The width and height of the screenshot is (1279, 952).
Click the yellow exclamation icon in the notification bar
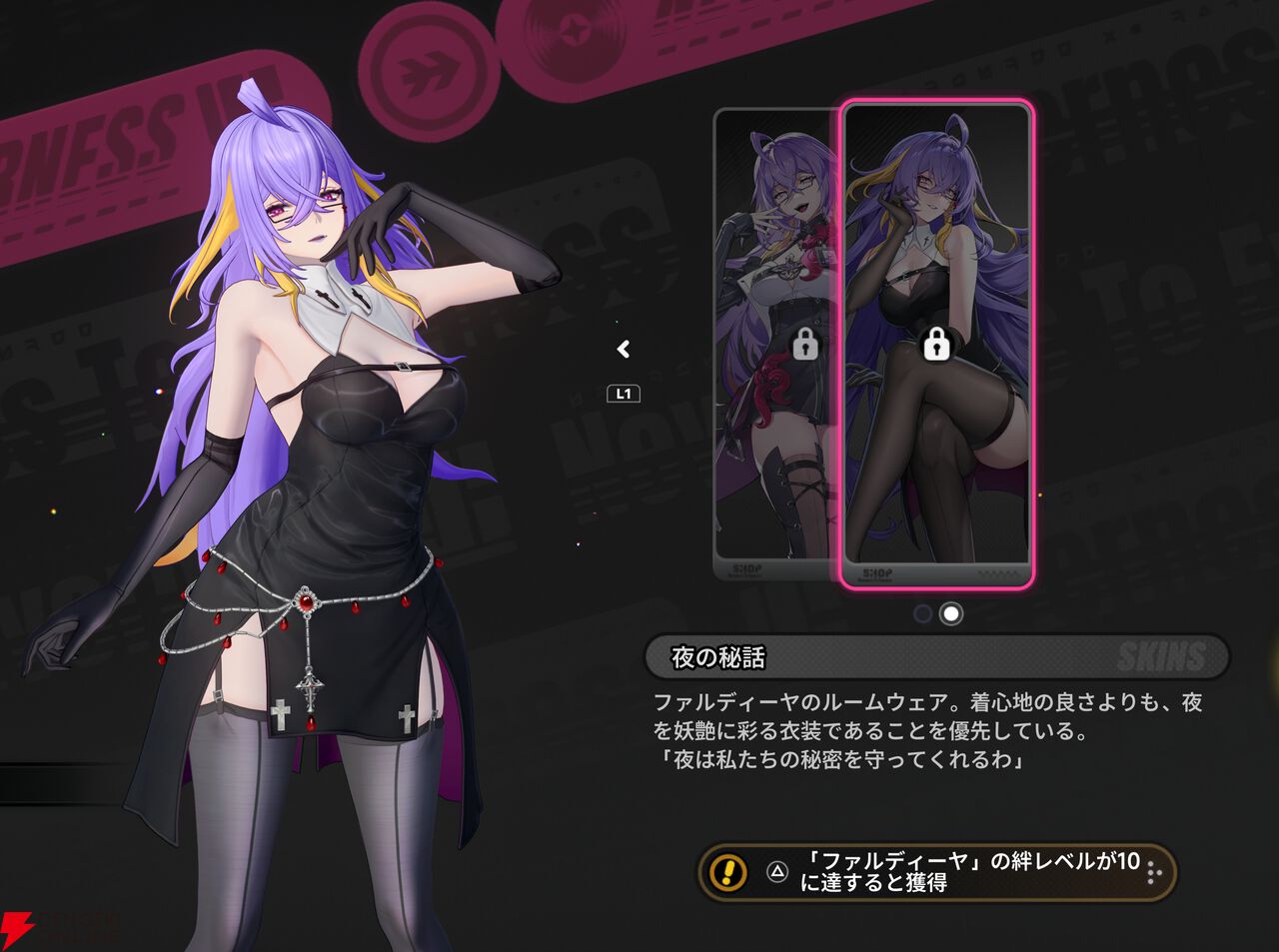[x=726, y=873]
